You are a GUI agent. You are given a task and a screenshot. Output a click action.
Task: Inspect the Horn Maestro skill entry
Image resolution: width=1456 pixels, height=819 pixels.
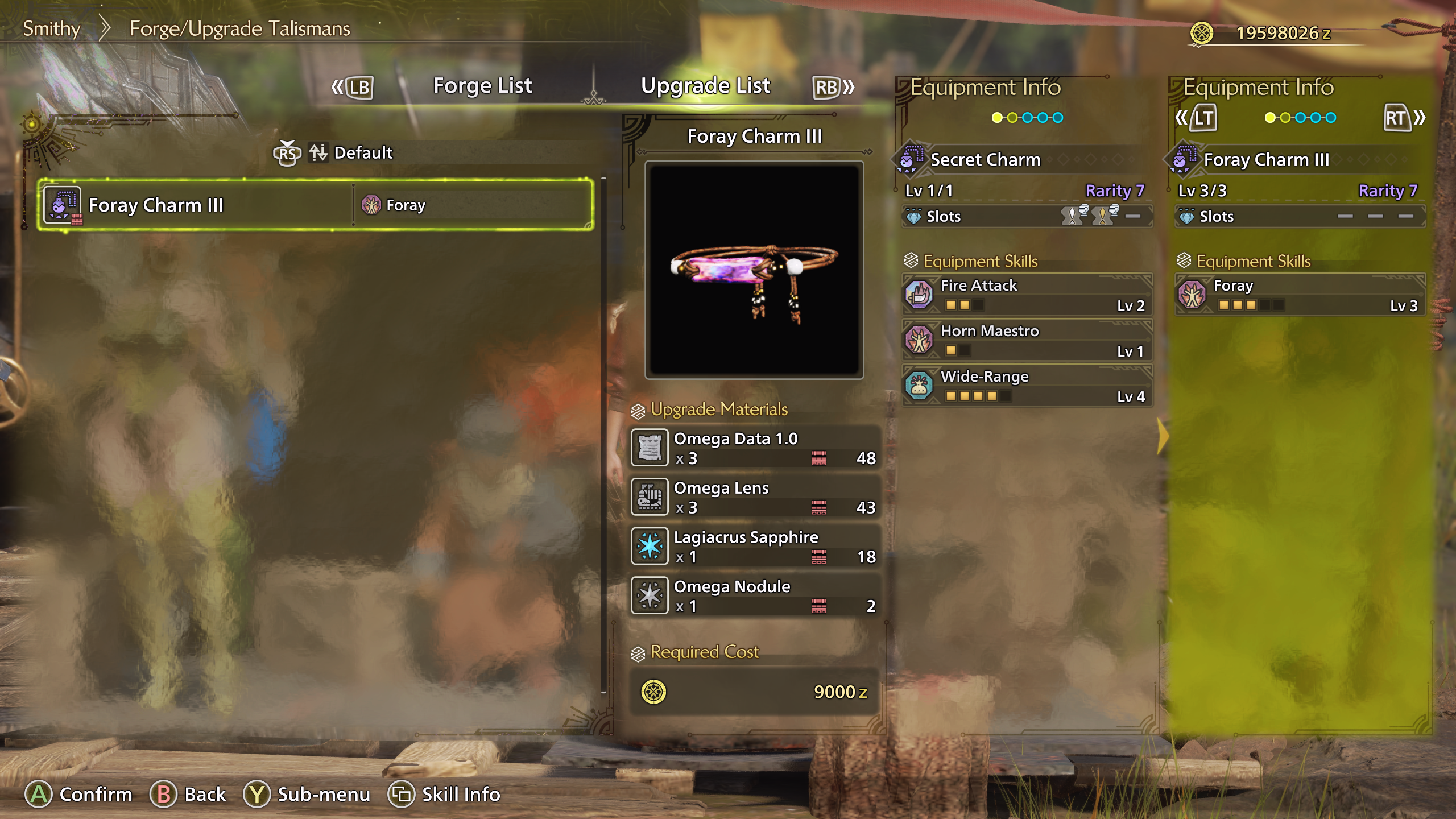pyautogui.click(x=1027, y=340)
